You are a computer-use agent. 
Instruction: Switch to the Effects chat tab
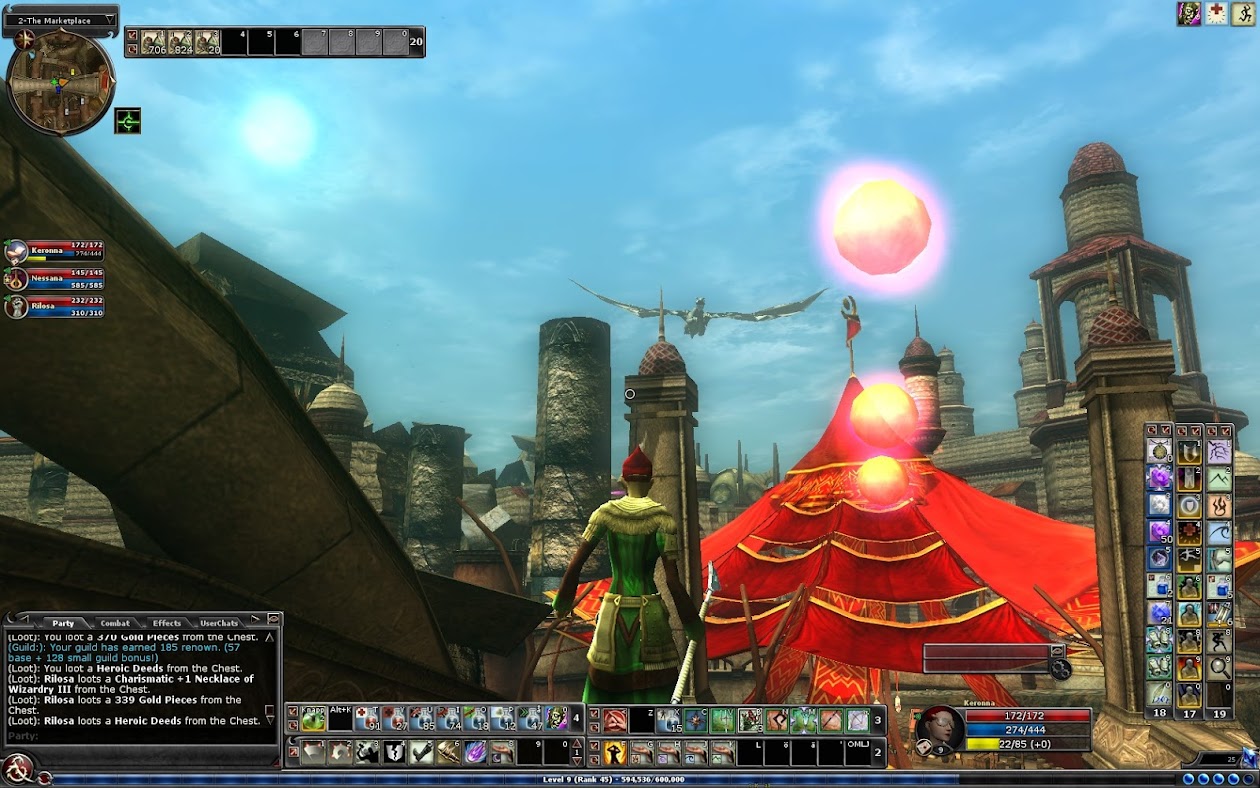pos(166,623)
